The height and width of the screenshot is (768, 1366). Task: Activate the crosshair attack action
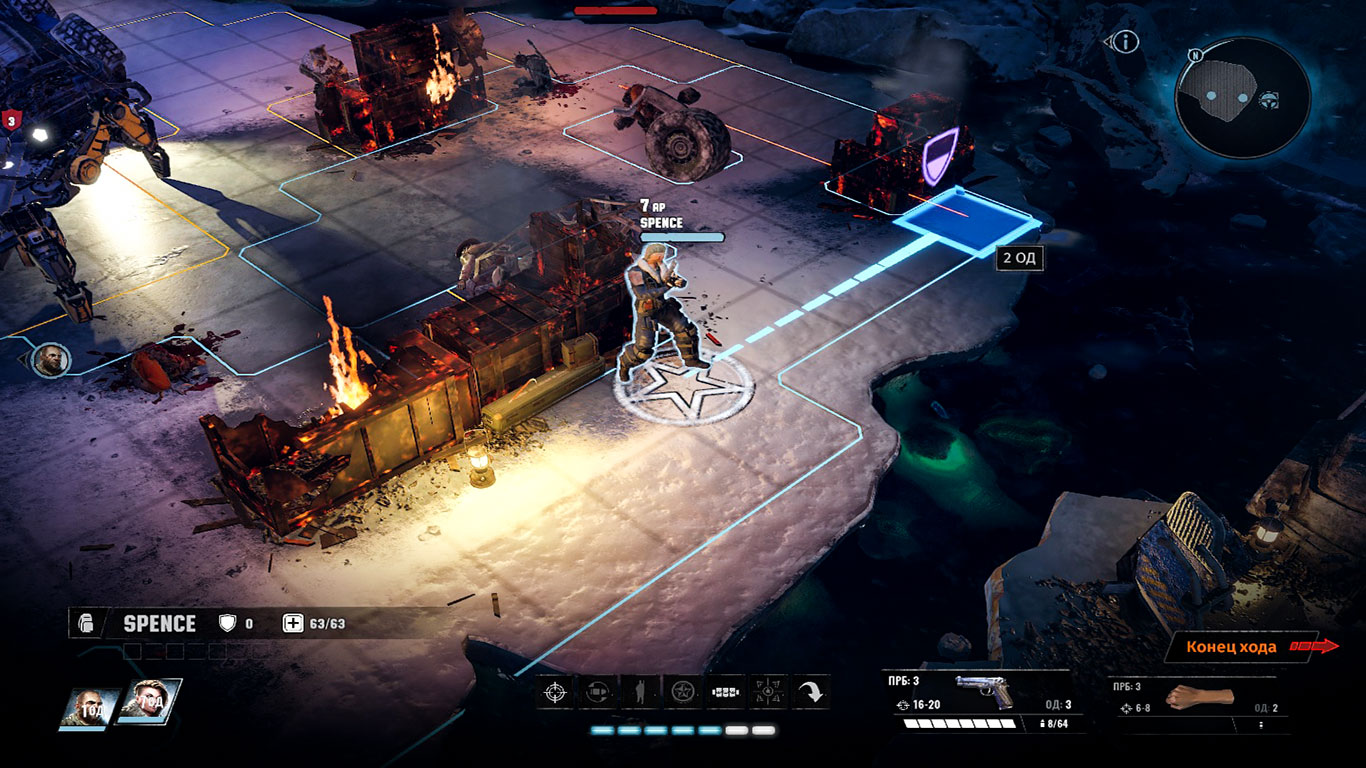pos(555,692)
